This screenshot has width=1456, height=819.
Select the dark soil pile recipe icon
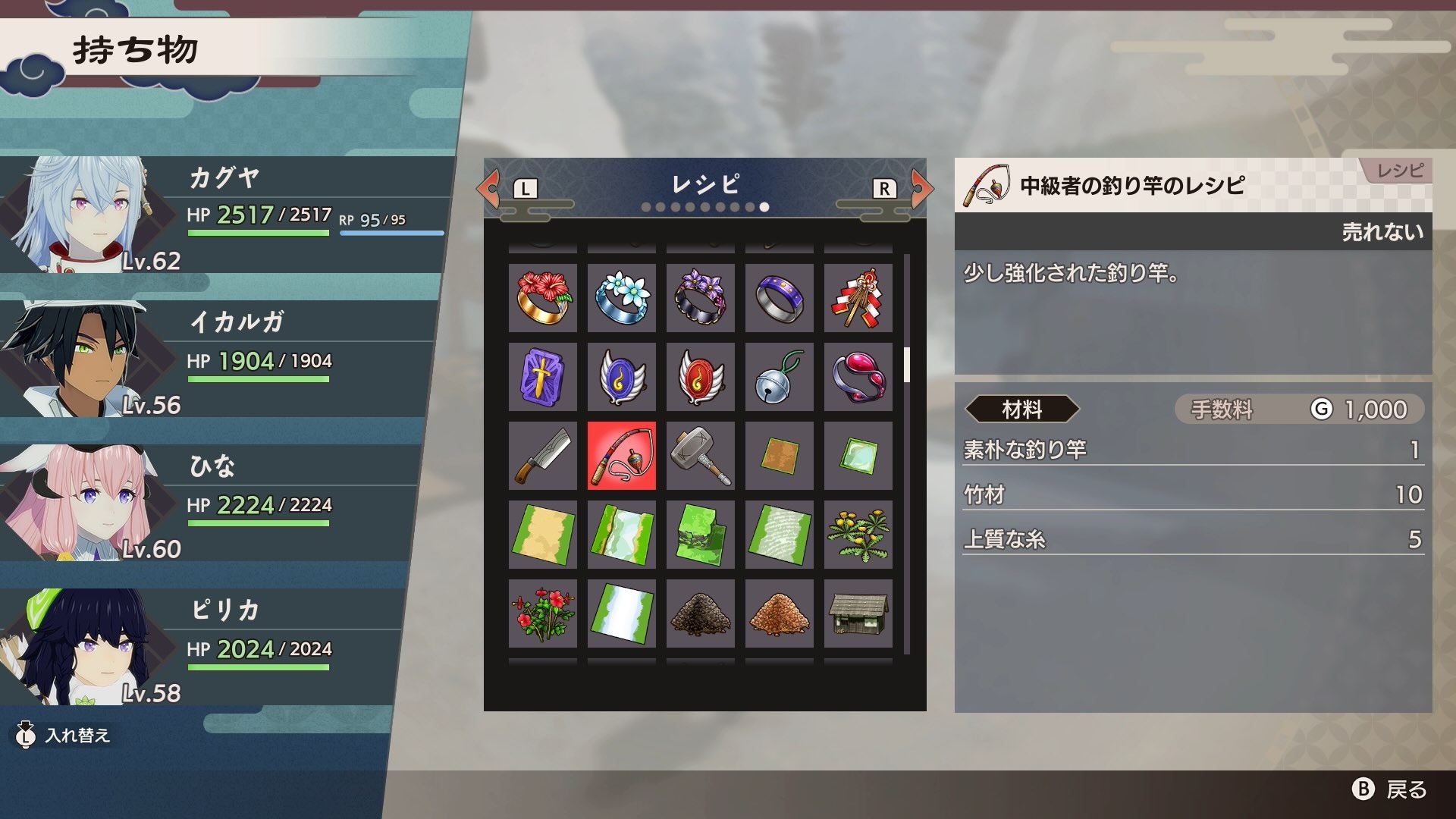tap(700, 613)
